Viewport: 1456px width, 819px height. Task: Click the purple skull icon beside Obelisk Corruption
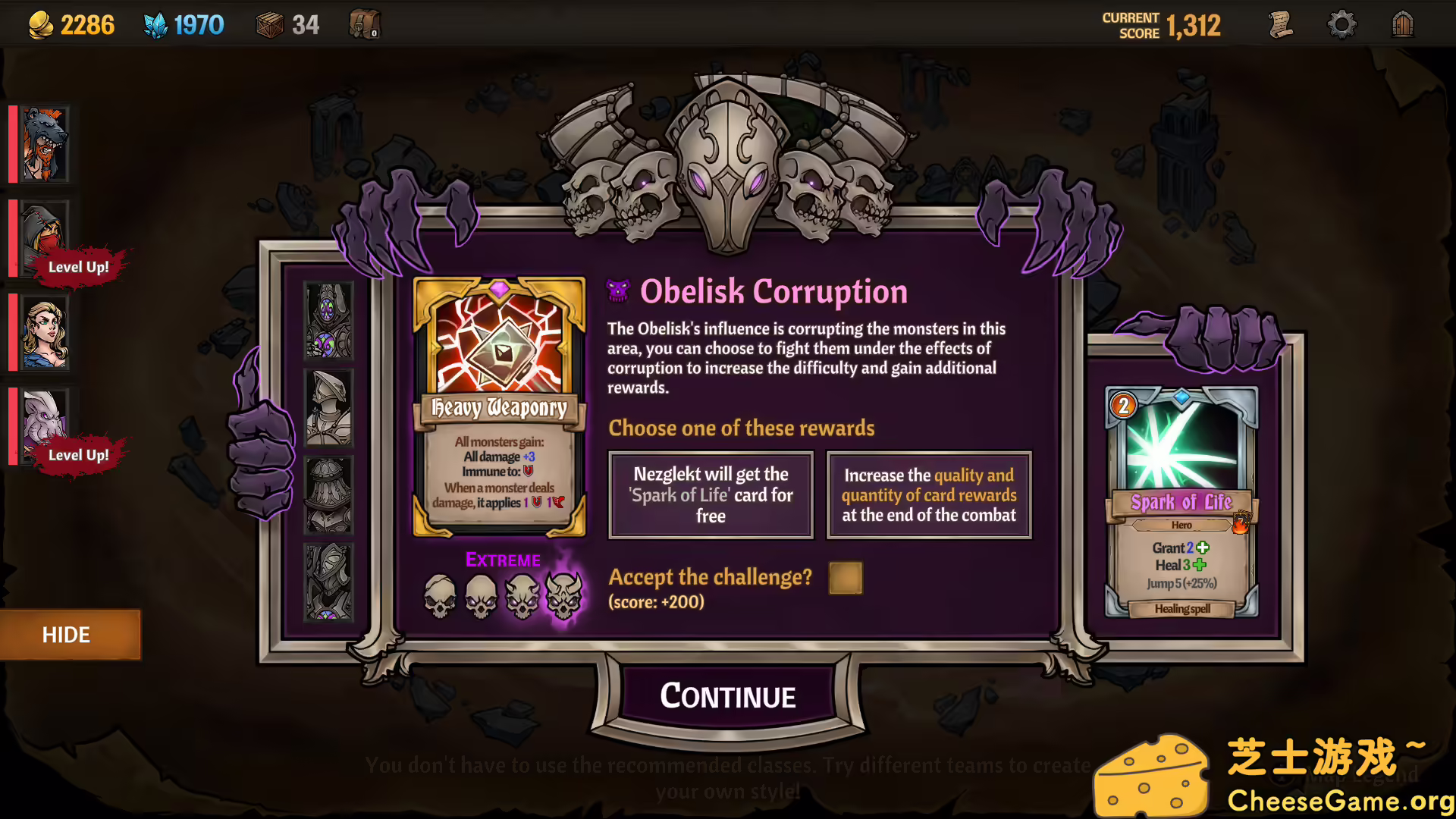(x=618, y=290)
